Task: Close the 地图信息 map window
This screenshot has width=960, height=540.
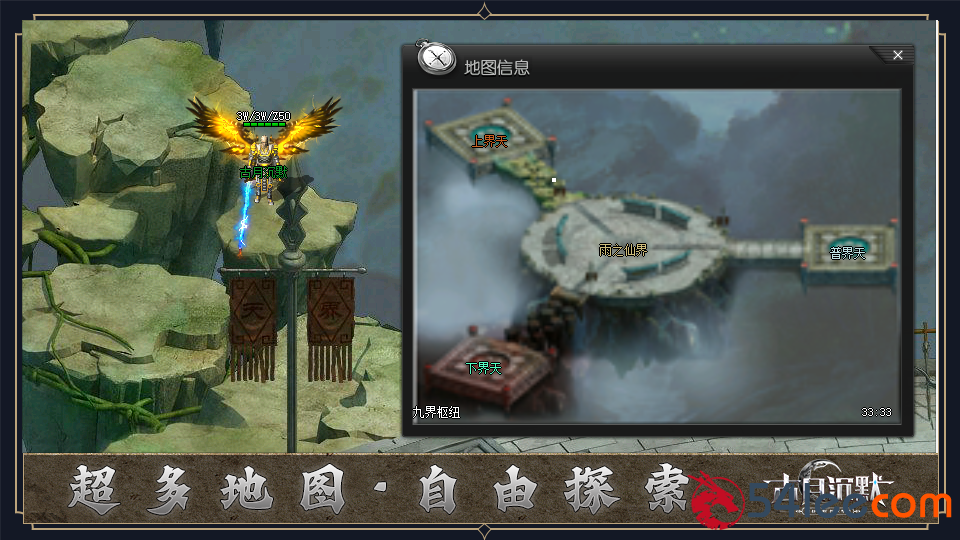Action: tap(897, 55)
